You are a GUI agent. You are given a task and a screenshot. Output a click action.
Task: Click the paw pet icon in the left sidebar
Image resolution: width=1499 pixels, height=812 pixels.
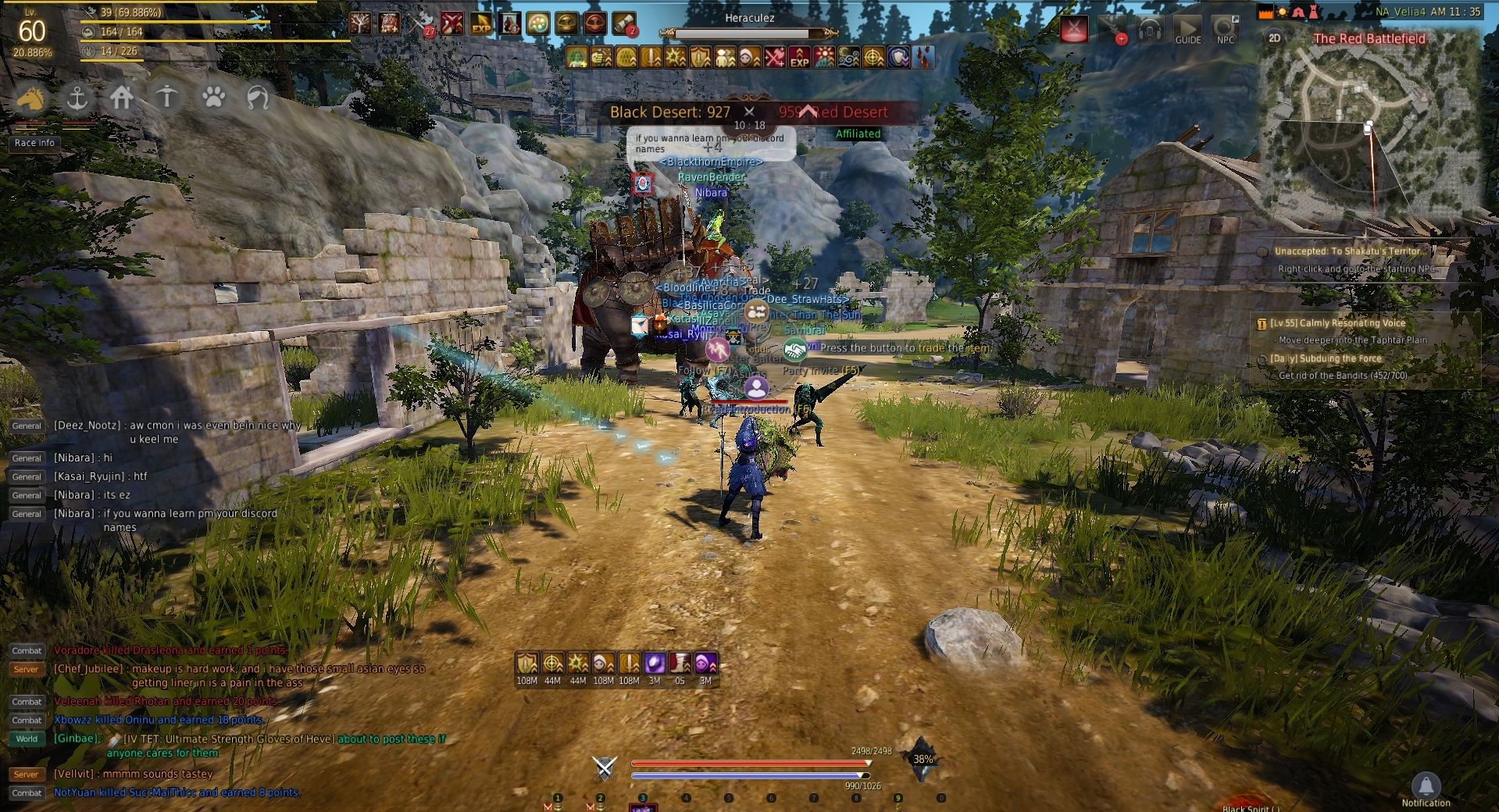pyautogui.click(x=212, y=99)
